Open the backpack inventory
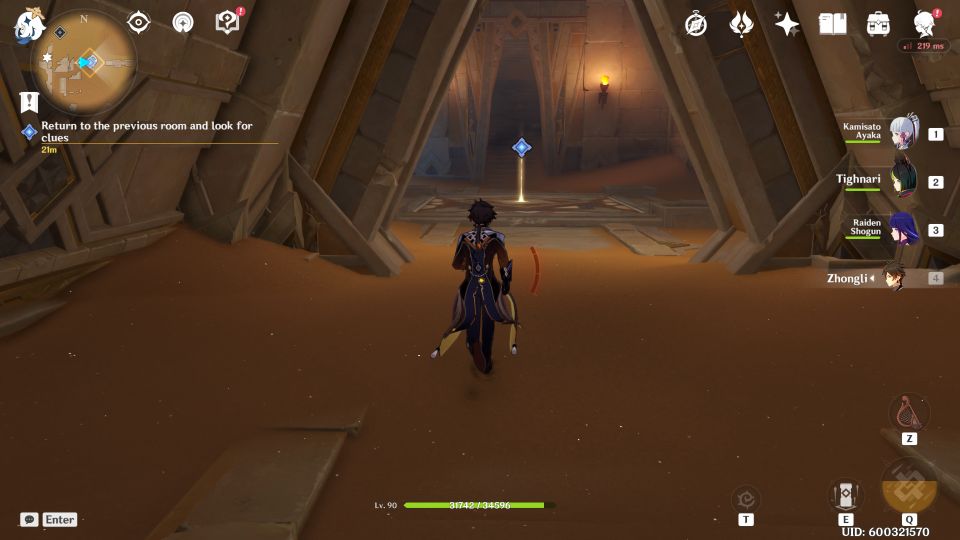This screenshot has width=960, height=540. pos(879,24)
